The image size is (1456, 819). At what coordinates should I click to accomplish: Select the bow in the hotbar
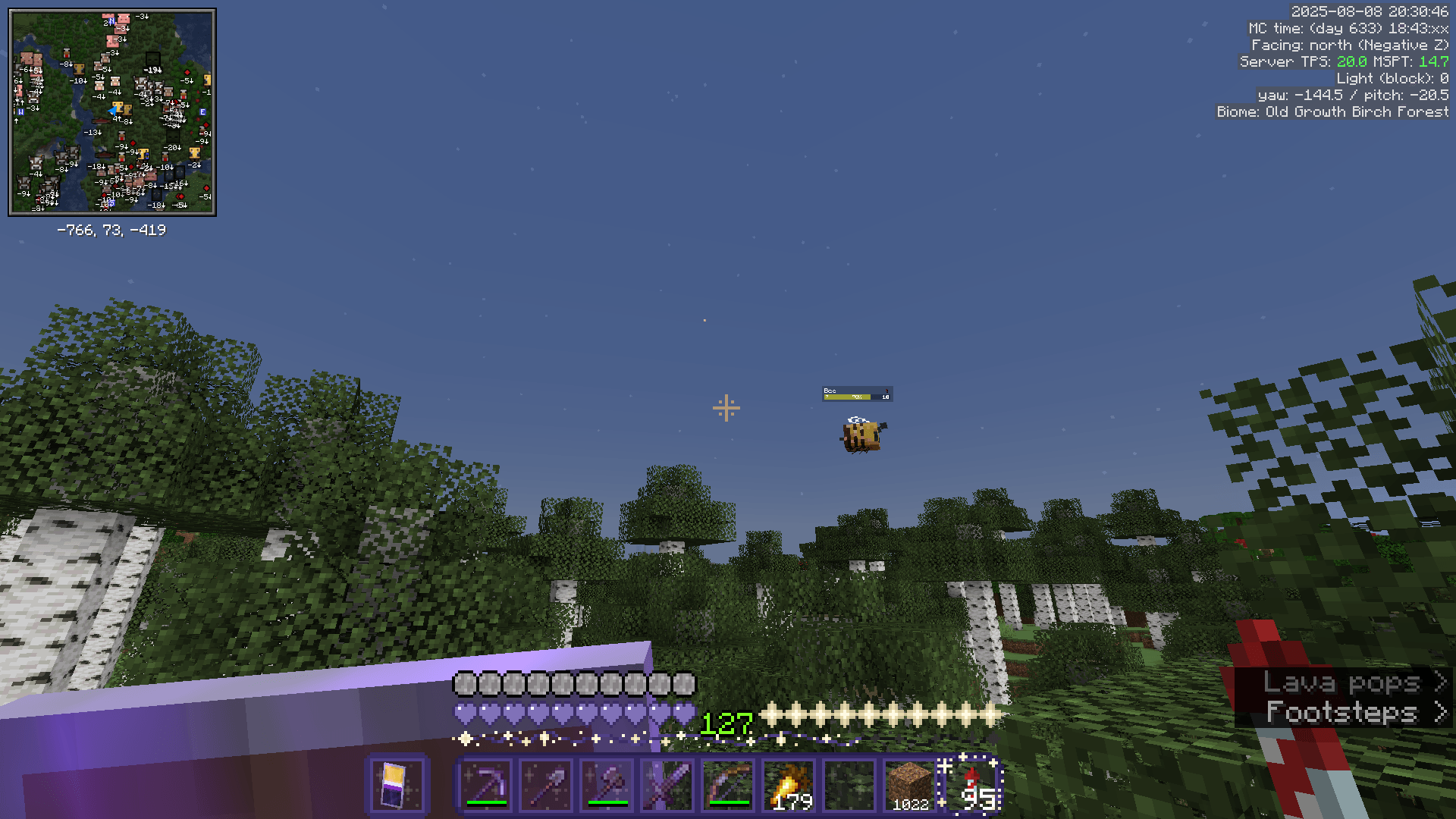coord(728,785)
